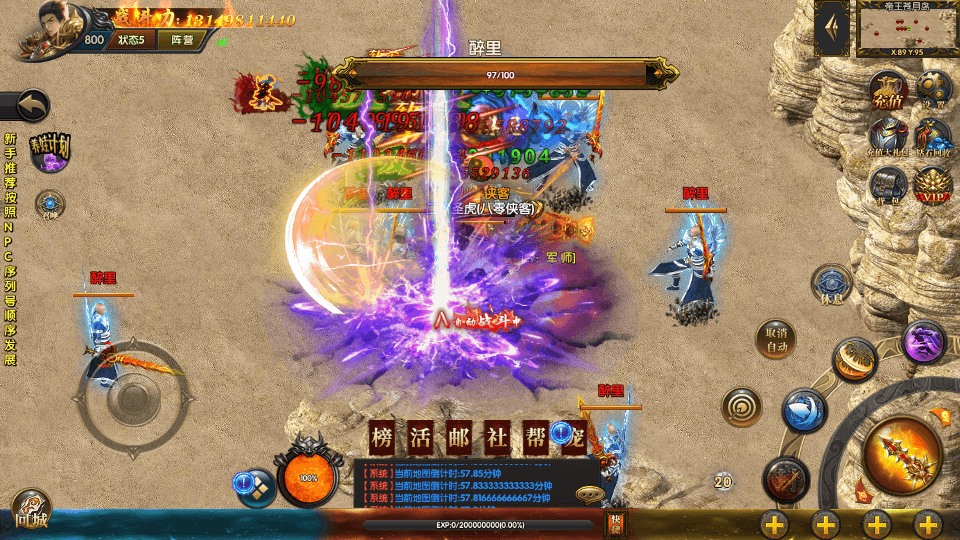Open the 状态5 status button
Viewport: 960px width, 540px height.
click(131, 40)
